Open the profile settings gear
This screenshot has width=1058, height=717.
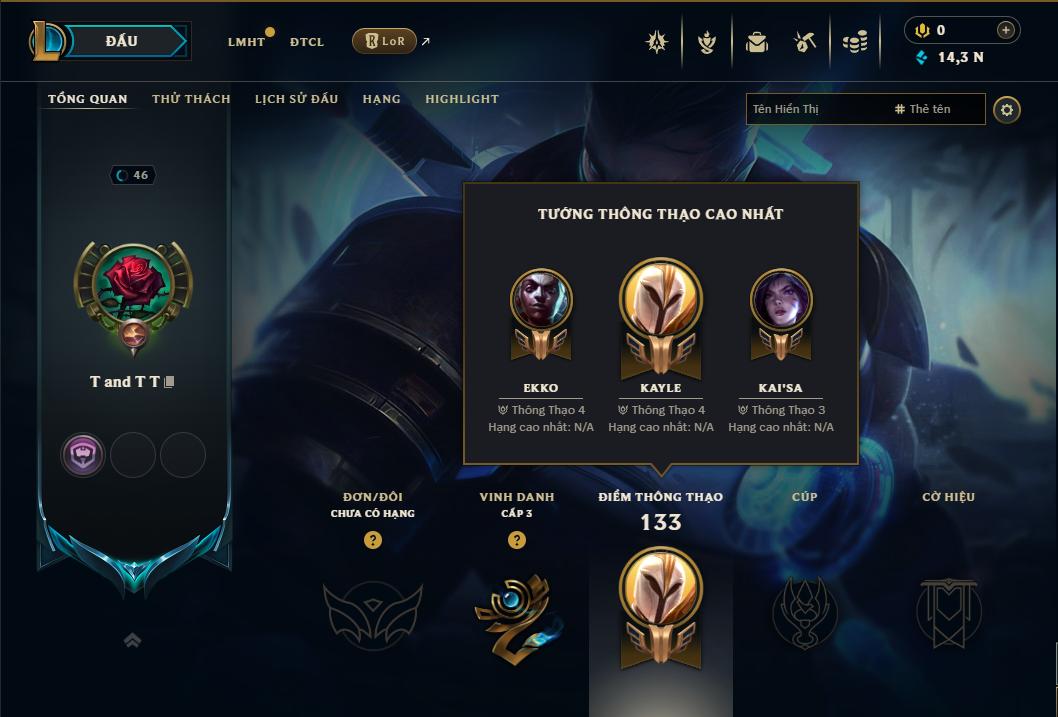[1007, 109]
